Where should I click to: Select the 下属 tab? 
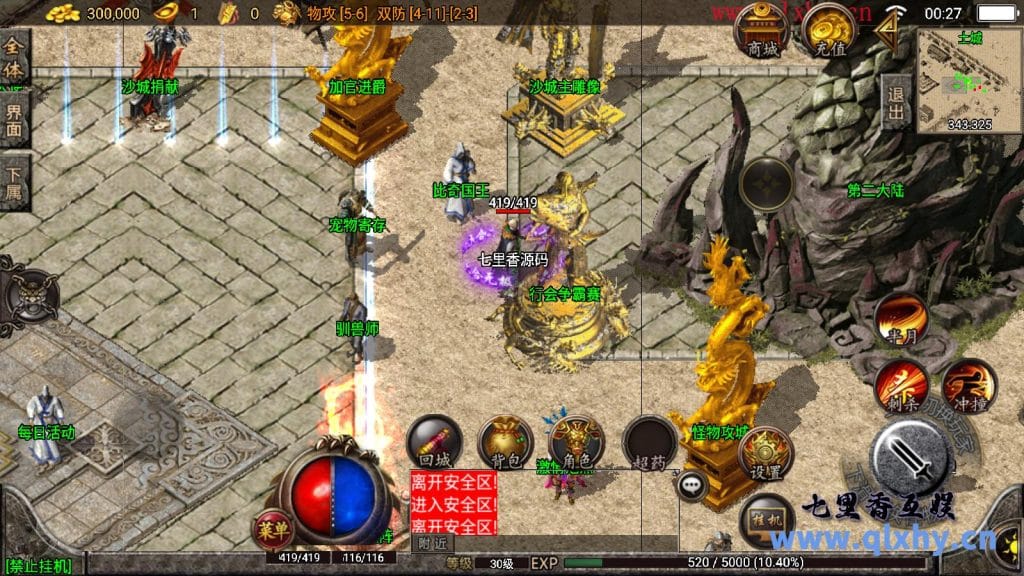[x=14, y=182]
